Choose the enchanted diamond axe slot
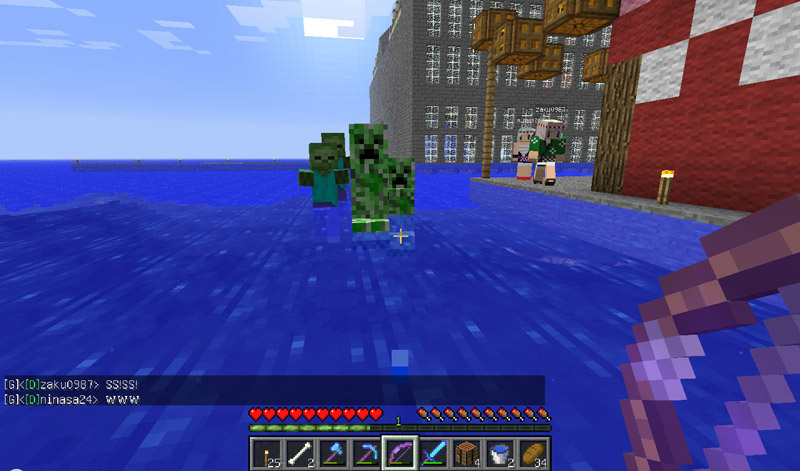 [x=332, y=453]
